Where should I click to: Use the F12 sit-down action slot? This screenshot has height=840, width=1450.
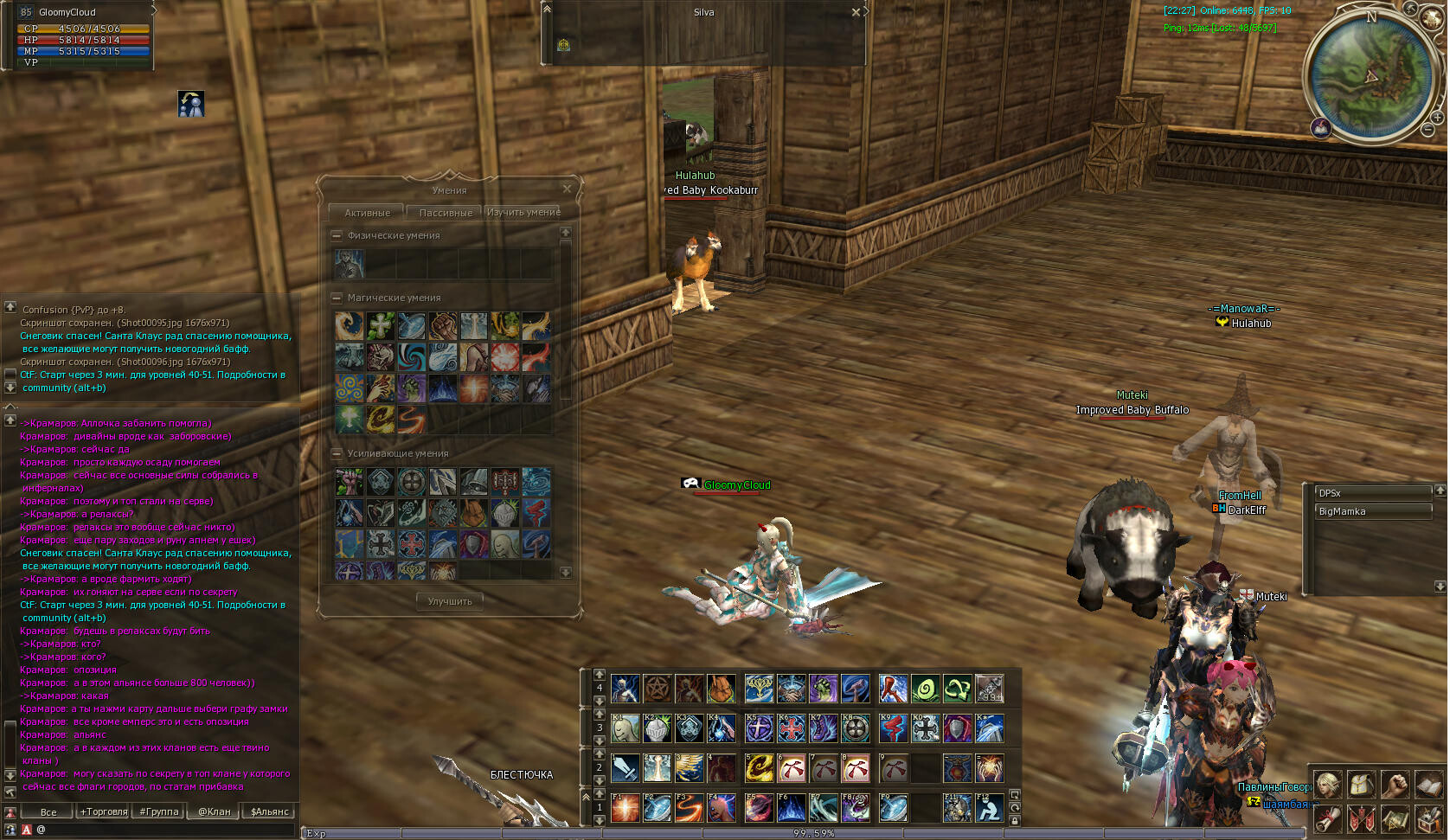click(x=989, y=808)
